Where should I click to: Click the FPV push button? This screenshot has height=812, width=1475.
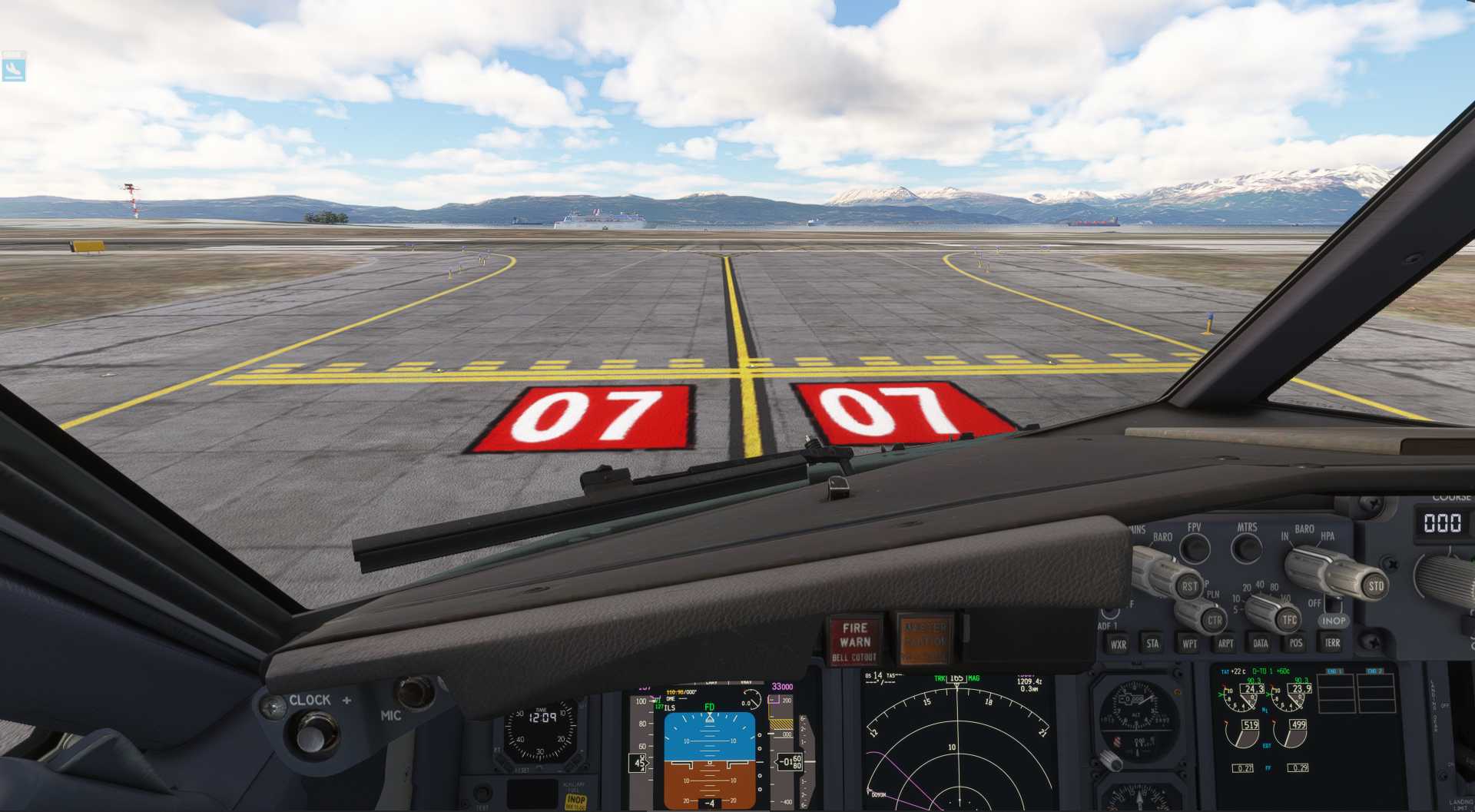point(1195,549)
